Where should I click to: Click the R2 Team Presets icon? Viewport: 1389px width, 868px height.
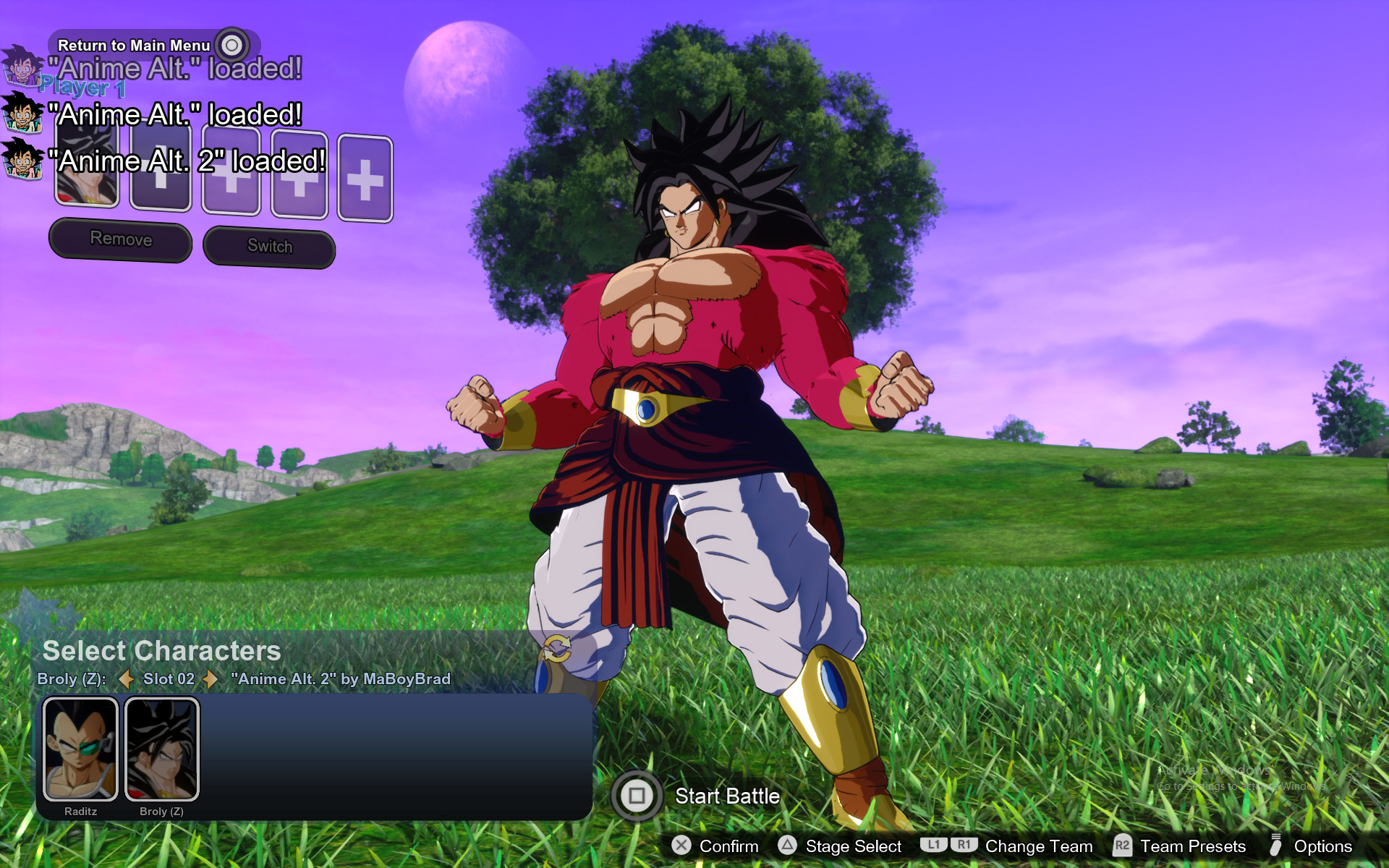(x=1124, y=846)
